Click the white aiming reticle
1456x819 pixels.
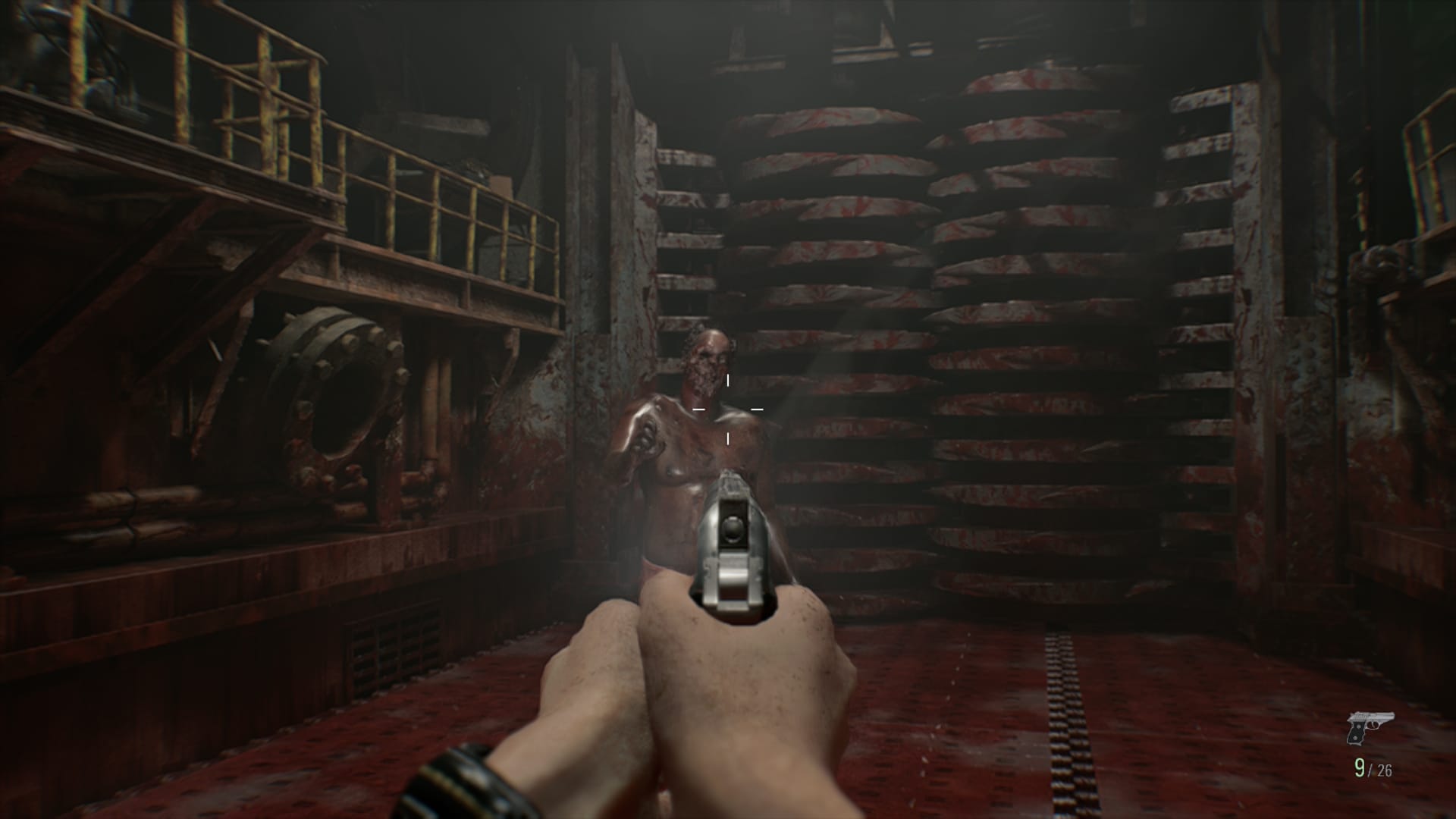(726, 409)
